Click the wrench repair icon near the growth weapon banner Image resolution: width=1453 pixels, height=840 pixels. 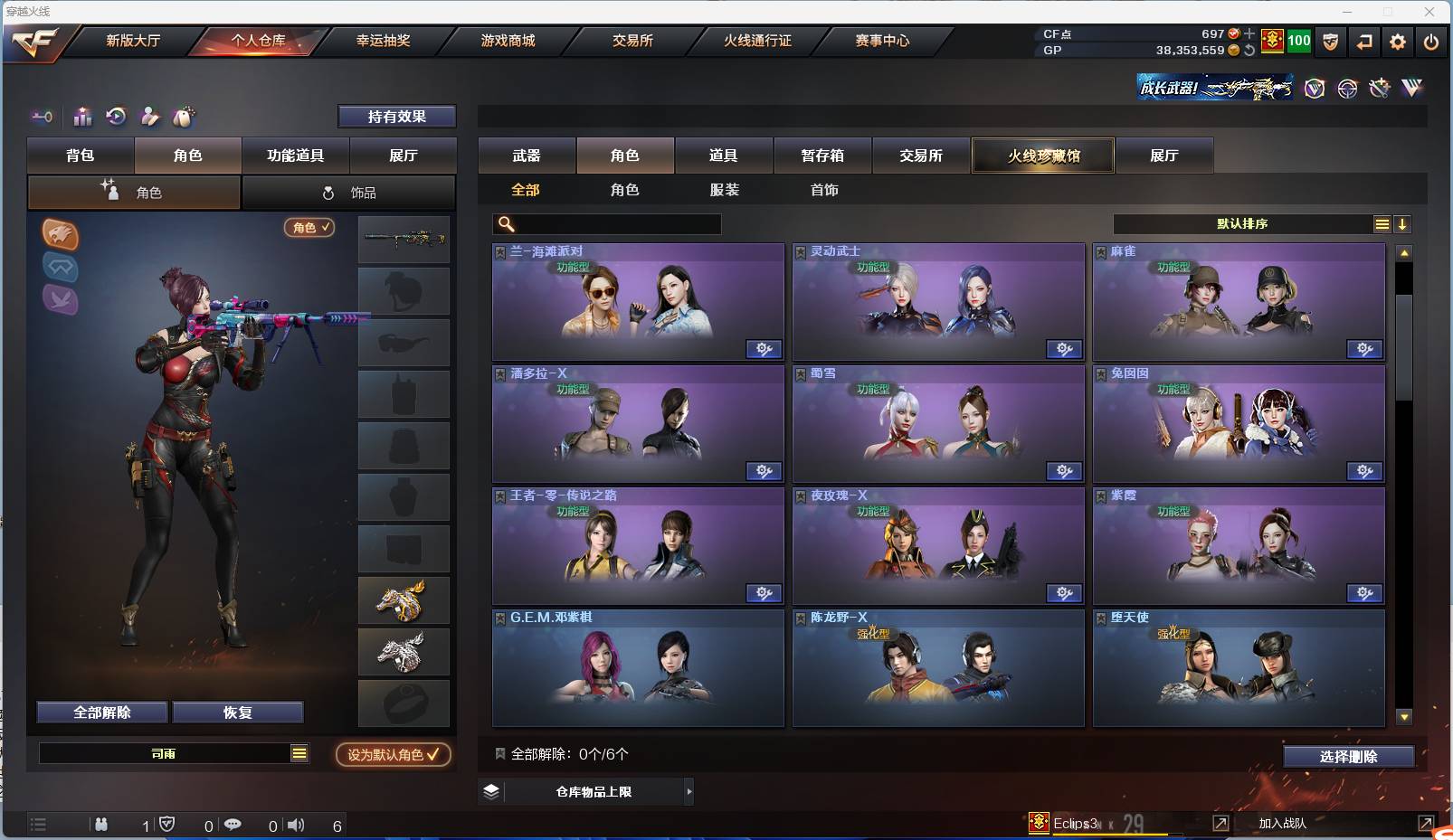pos(1380,89)
